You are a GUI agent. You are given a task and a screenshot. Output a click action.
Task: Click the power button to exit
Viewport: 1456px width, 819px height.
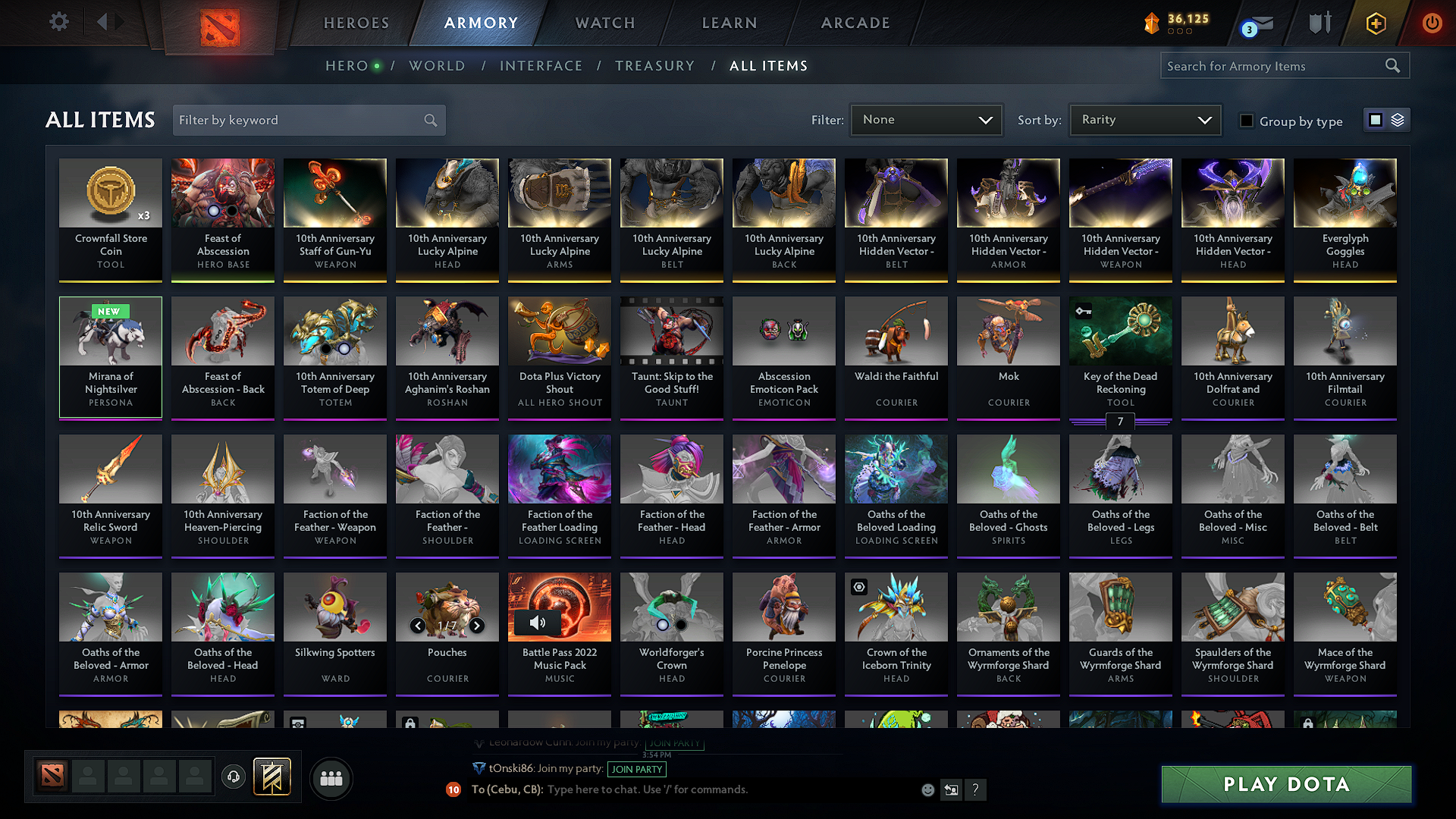(1432, 24)
